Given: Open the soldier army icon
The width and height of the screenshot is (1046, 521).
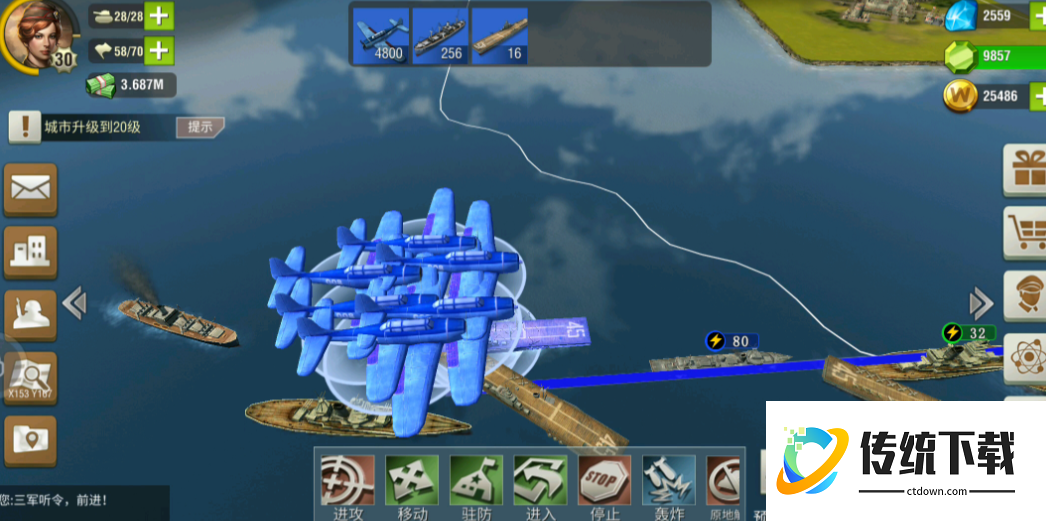Looking at the screenshot, I should click(31, 314).
